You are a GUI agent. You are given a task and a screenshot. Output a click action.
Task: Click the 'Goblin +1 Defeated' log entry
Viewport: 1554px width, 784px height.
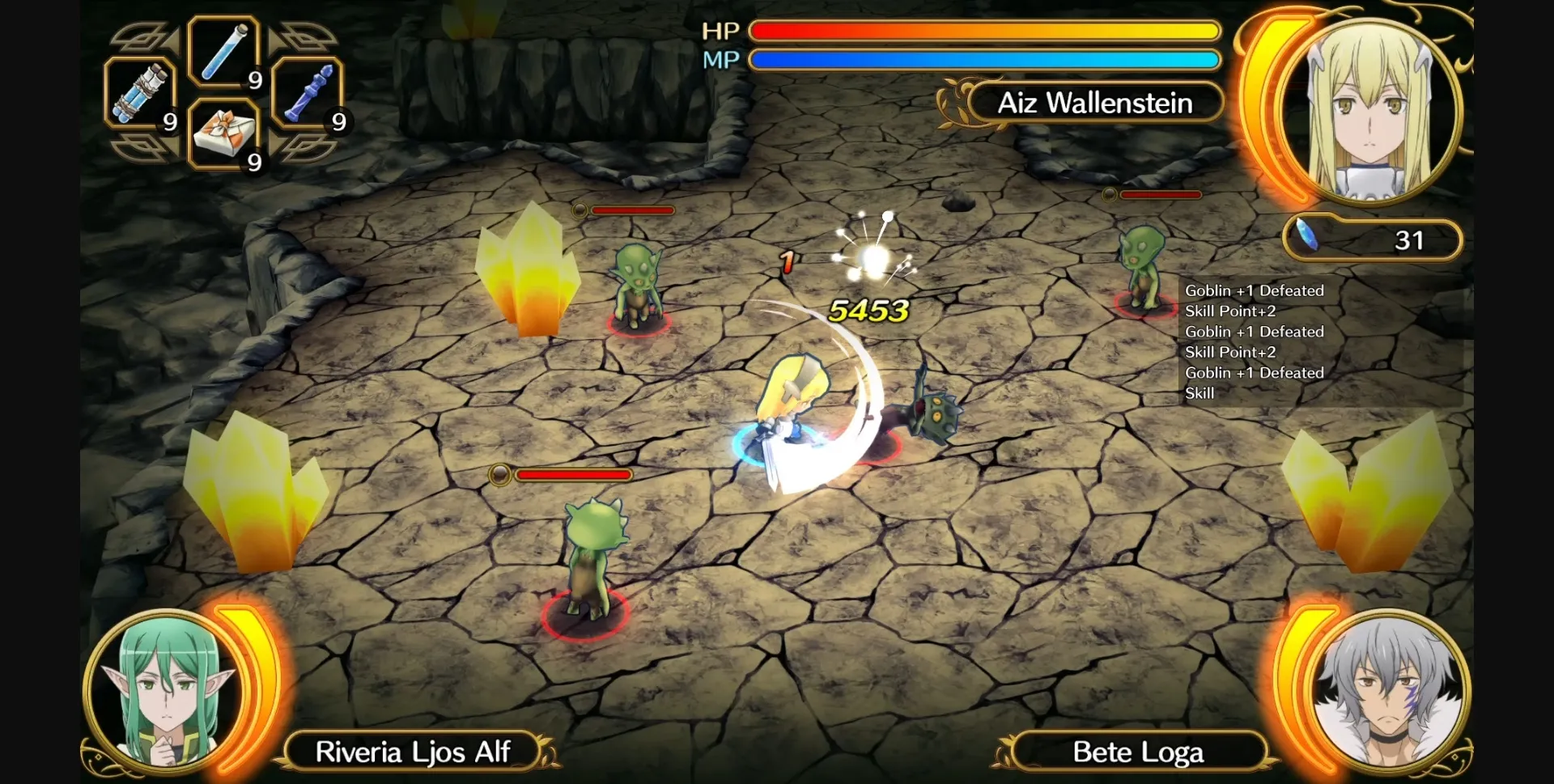1254,290
